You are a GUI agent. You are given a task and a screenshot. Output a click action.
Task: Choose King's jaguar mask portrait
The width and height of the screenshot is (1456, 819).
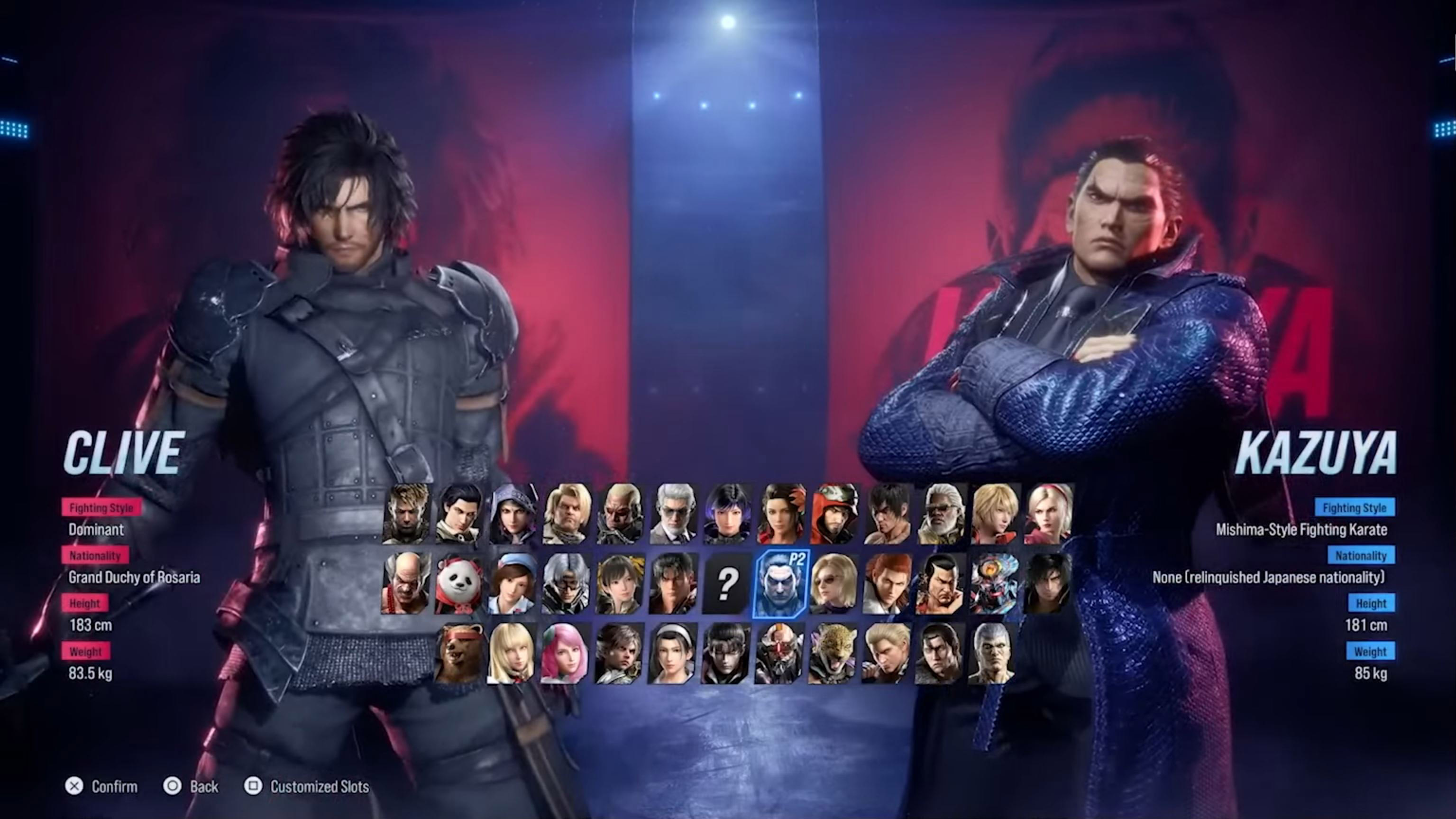pyautogui.click(x=833, y=654)
